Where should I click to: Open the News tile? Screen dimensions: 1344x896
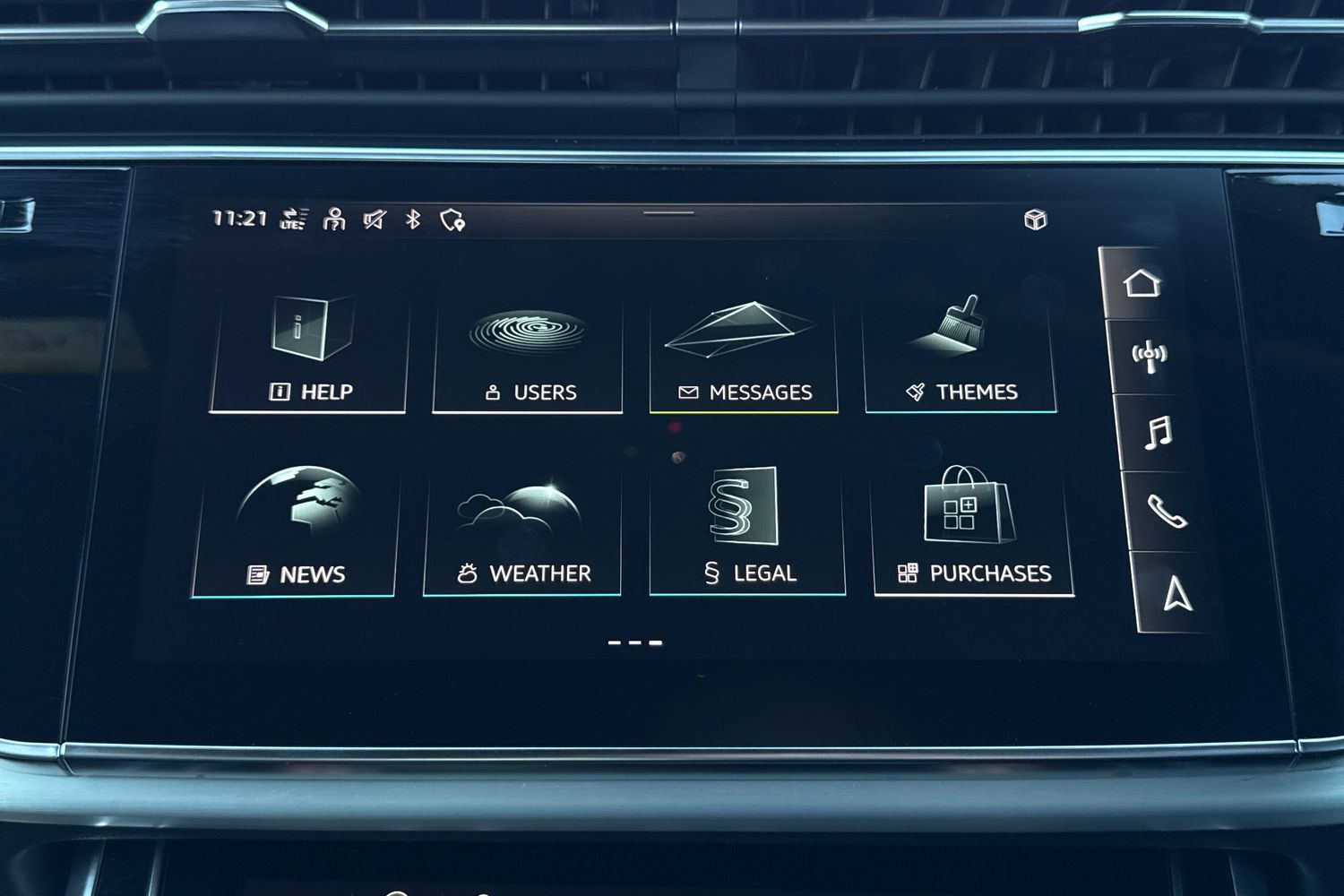(295, 533)
